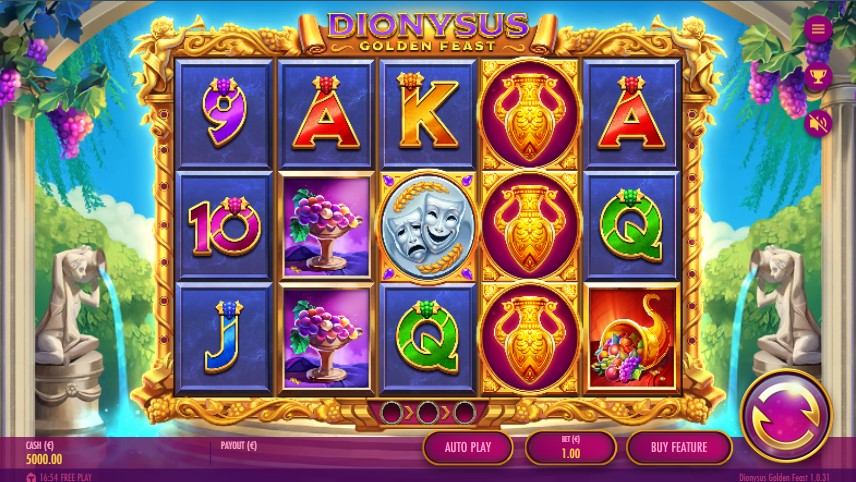
Task: Show the trophy paytable icon
Action: pos(818,75)
